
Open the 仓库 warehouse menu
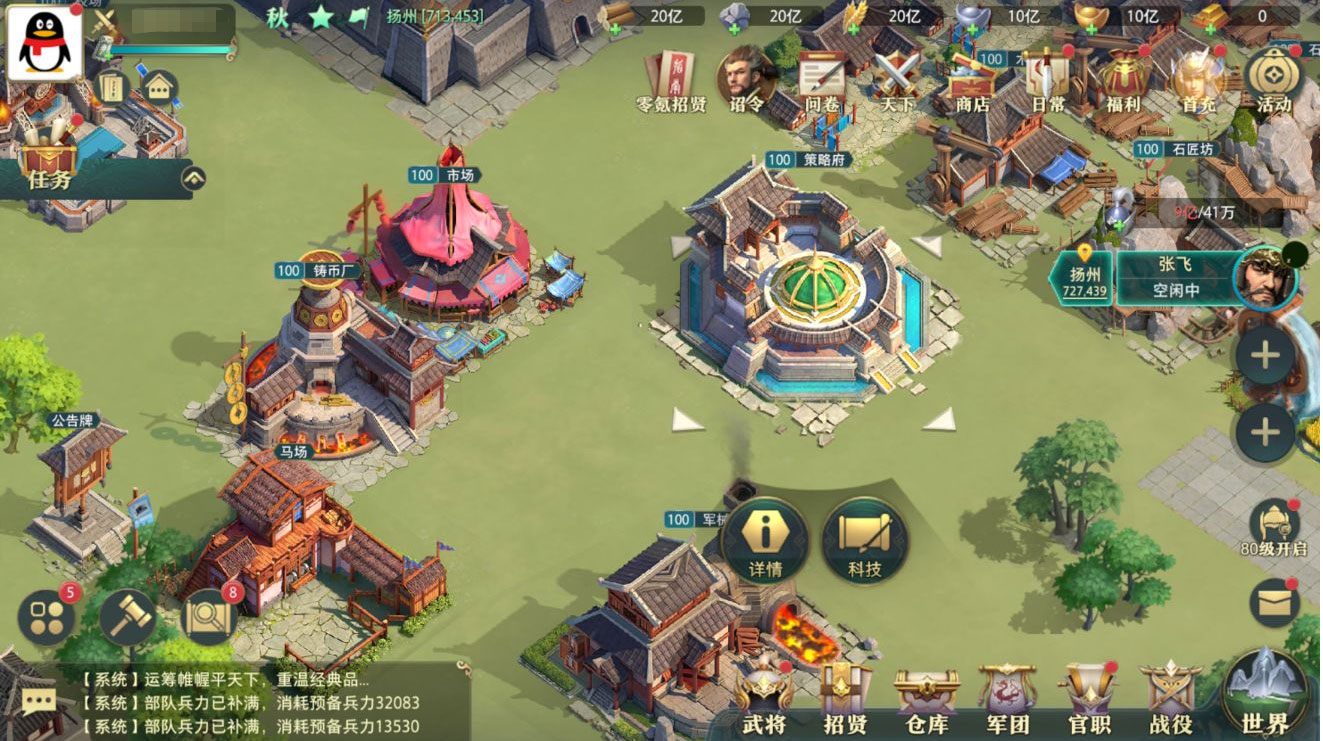[x=927, y=696]
